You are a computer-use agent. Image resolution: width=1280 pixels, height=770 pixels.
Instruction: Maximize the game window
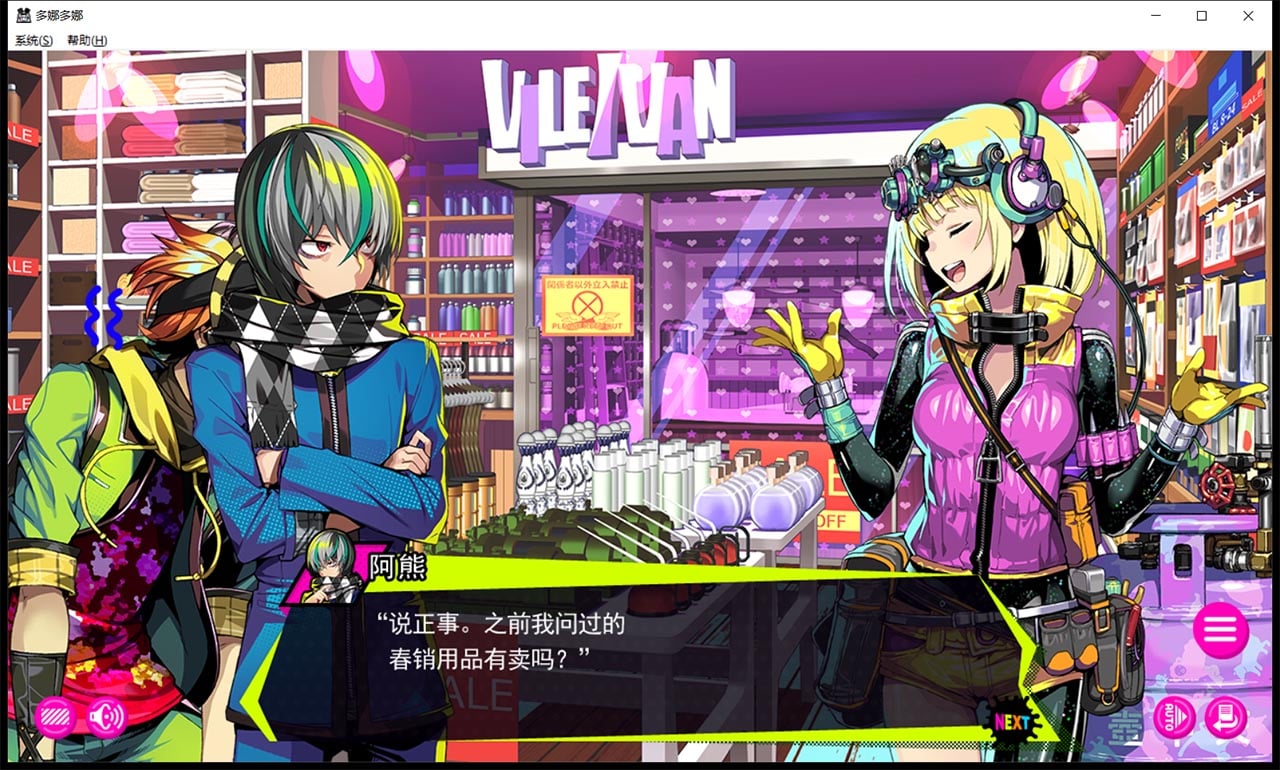coord(1203,16)
